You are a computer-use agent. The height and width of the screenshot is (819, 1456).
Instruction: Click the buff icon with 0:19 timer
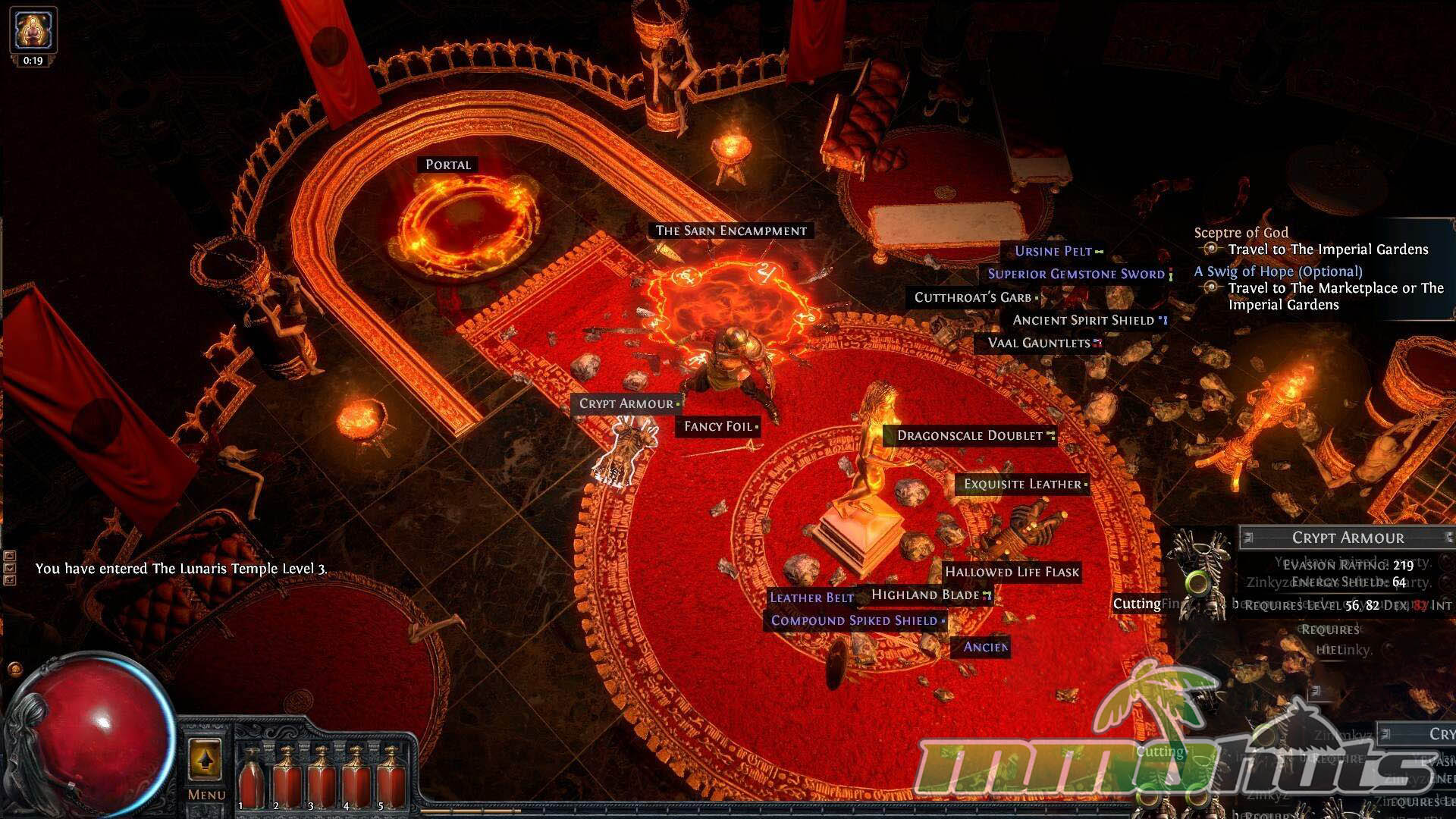point(33,32)
